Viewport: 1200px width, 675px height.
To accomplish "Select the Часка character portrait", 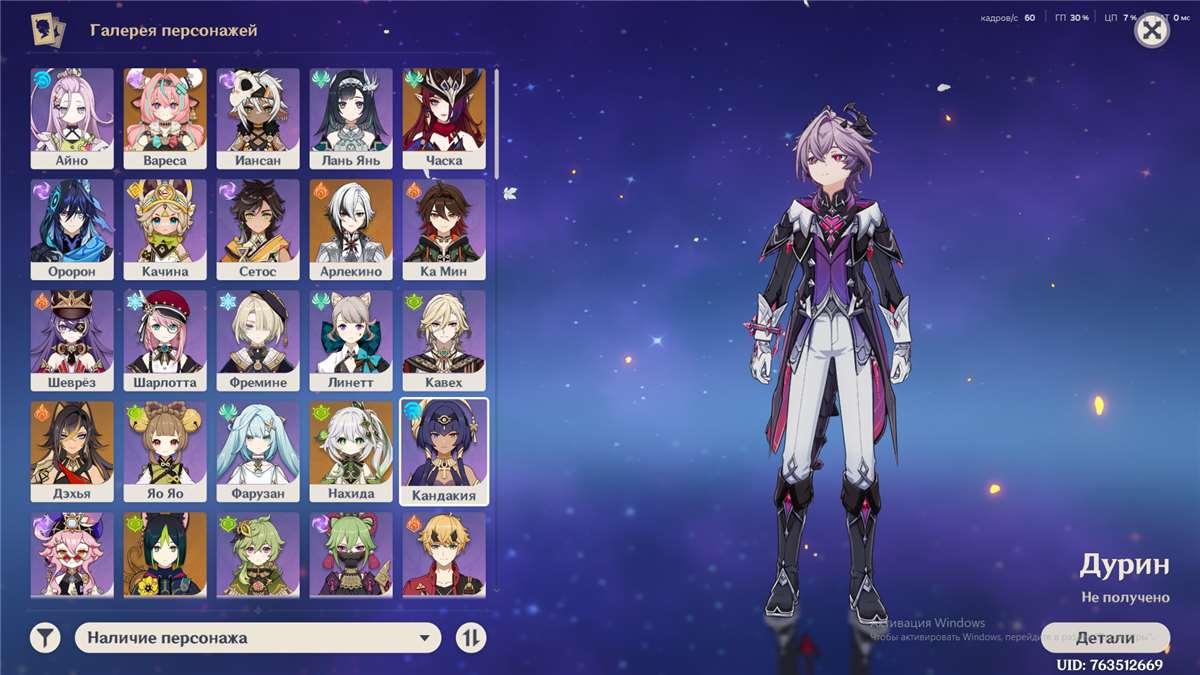I will tap(444, 117).
